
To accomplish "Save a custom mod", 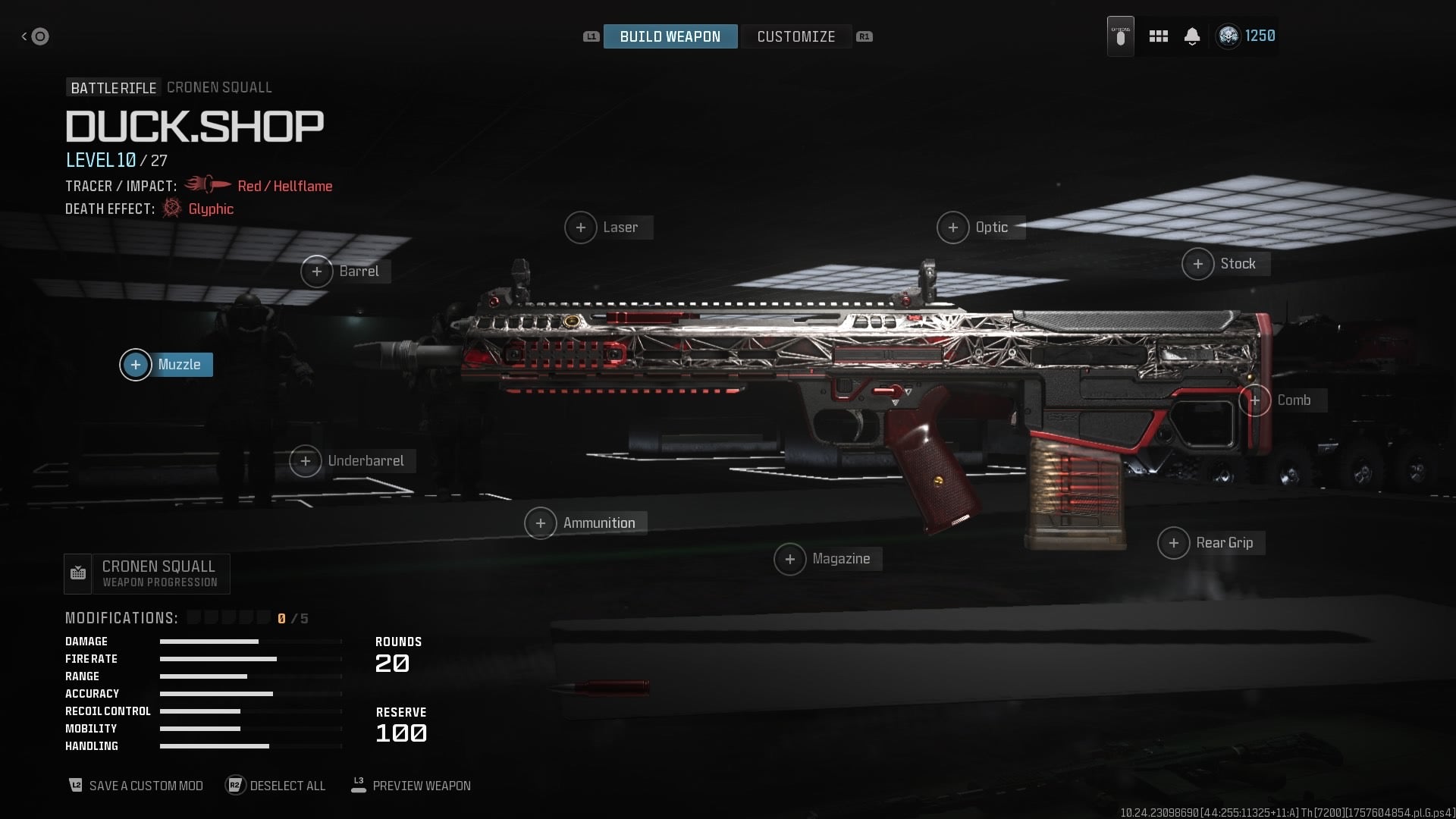I will tap(136, 786).
